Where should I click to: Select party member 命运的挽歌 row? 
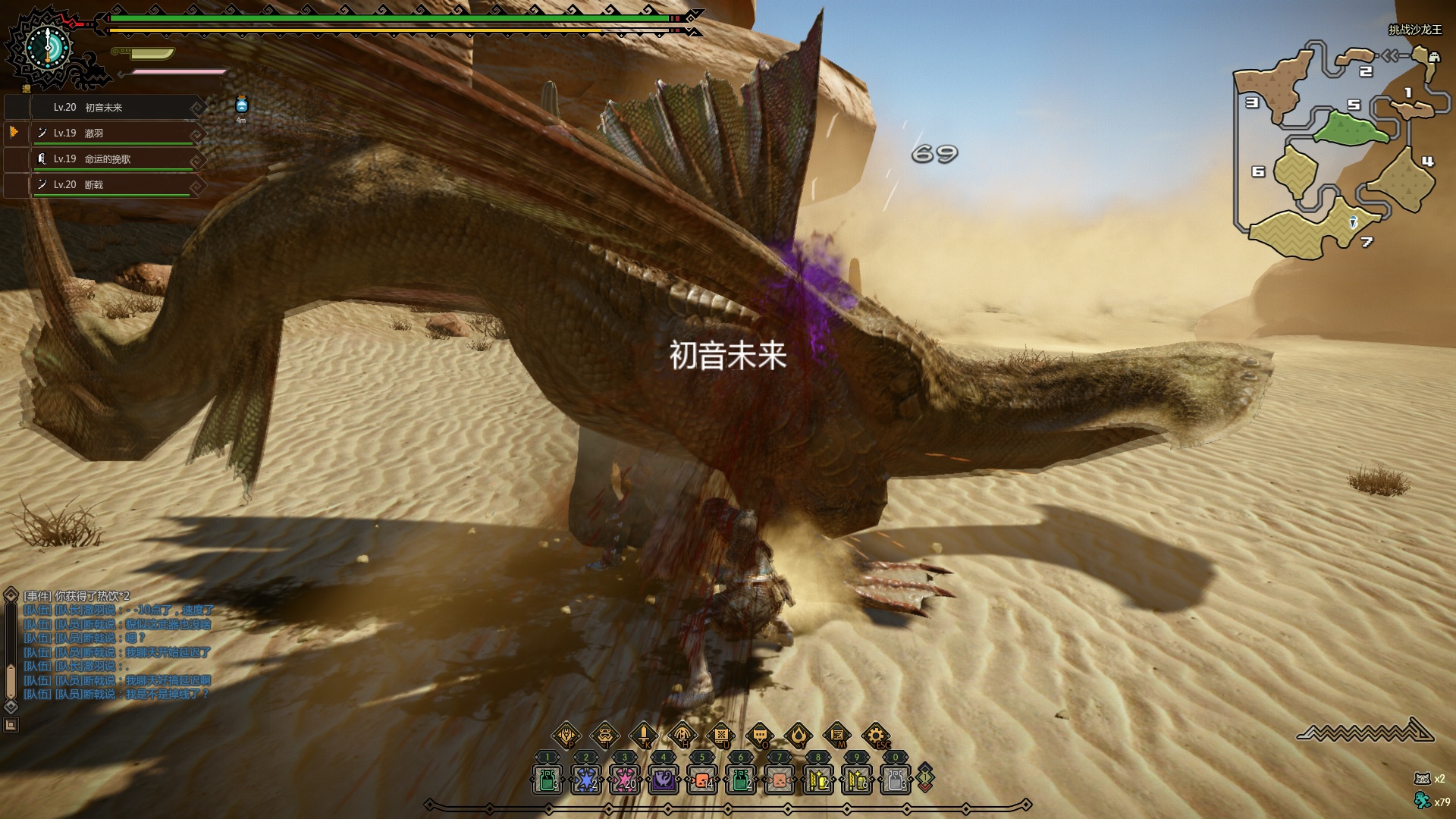pyautogui.click(x=114, y=159)
